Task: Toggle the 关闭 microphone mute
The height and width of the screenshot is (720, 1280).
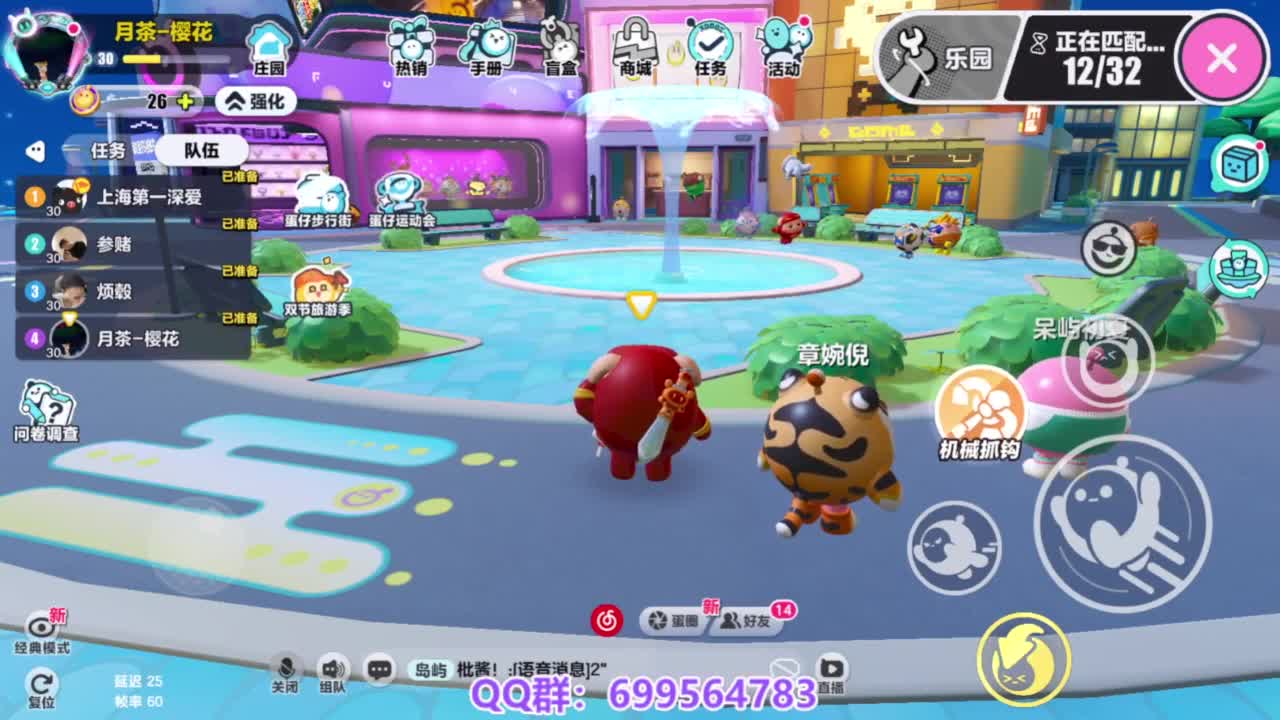Action: [x=285, y=668]
